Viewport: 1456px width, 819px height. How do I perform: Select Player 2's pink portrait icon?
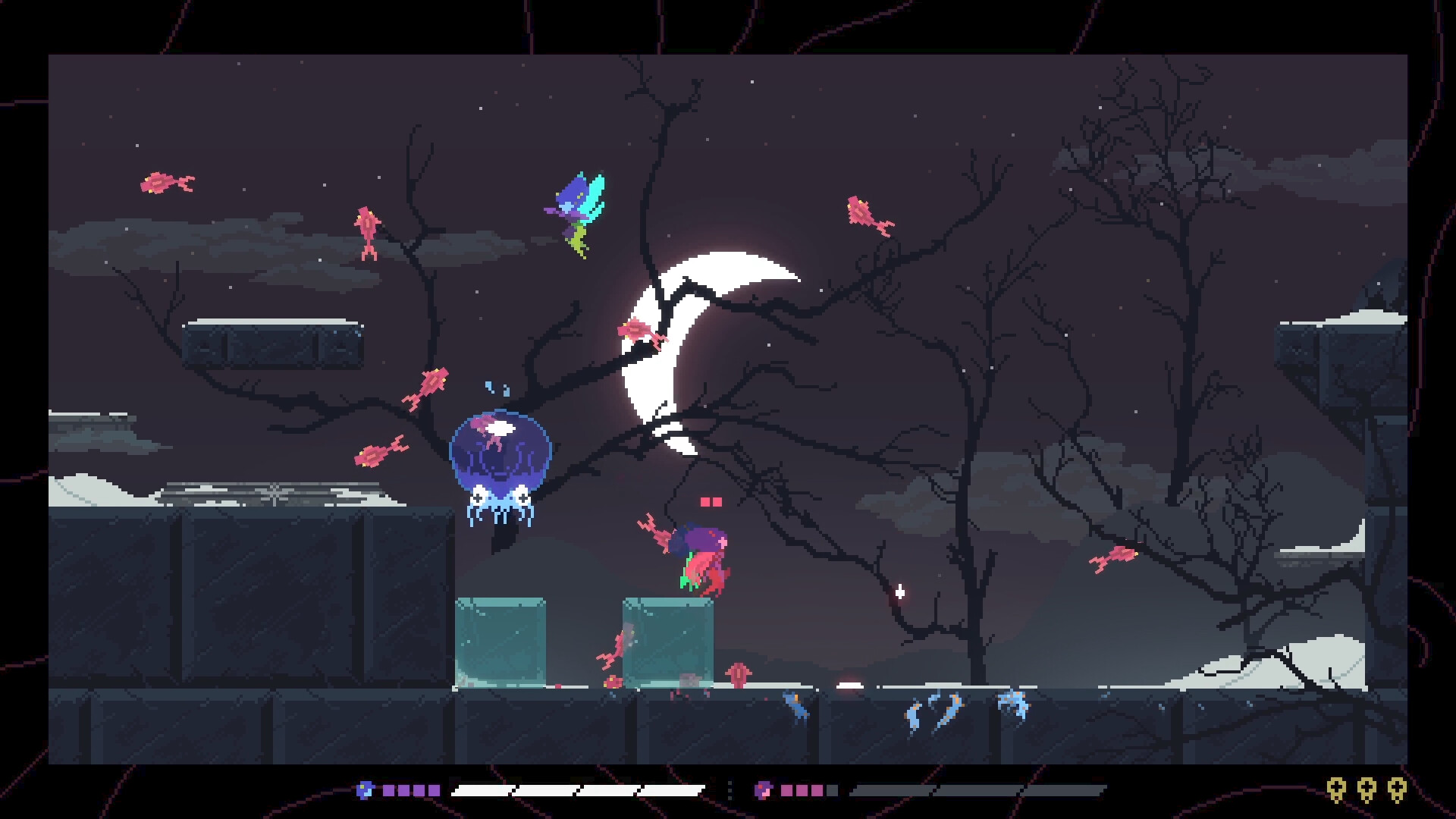coord(764,790)
